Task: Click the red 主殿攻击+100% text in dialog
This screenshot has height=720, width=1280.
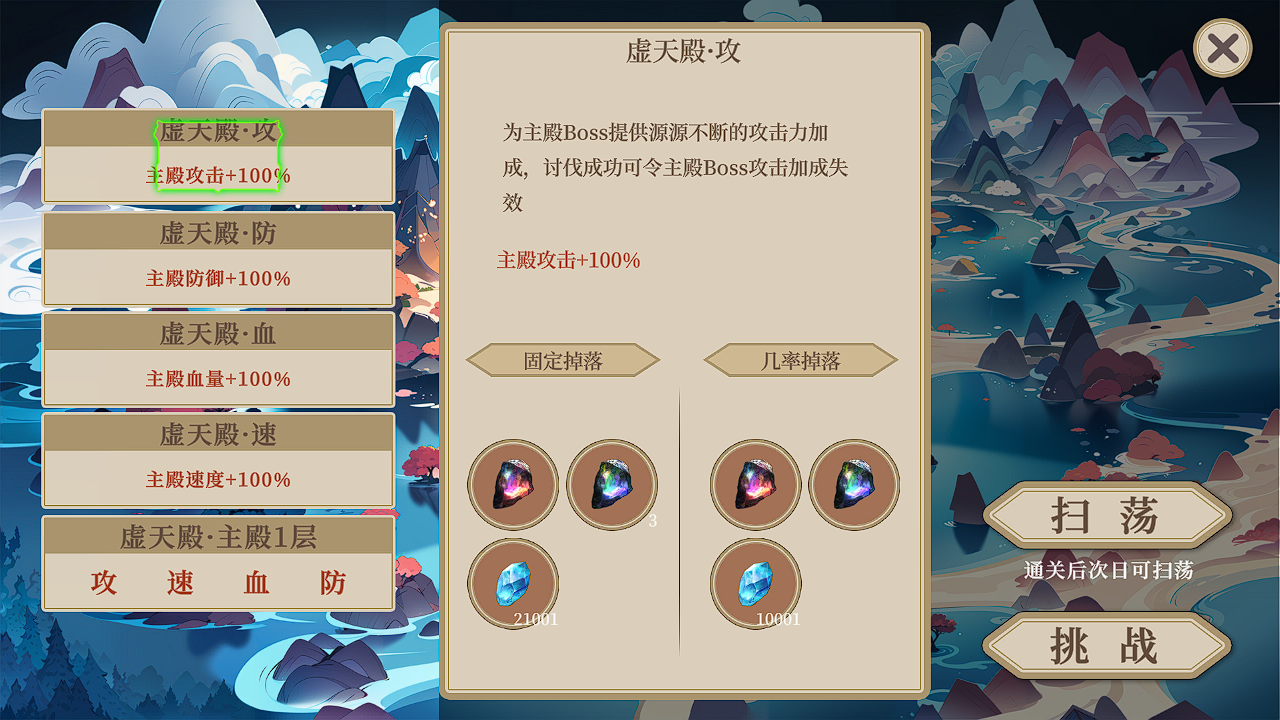Action: pos(570,261)
